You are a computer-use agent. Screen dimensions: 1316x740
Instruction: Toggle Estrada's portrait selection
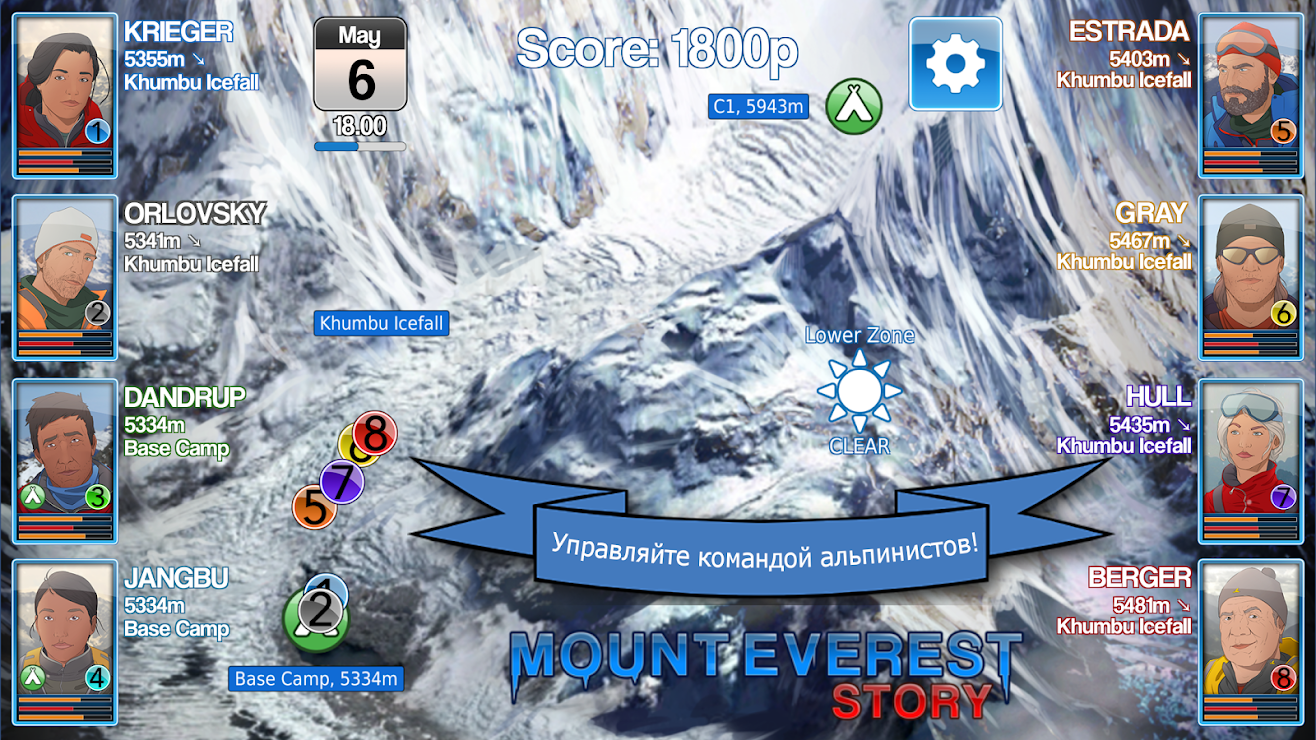tap(1251, 90)
